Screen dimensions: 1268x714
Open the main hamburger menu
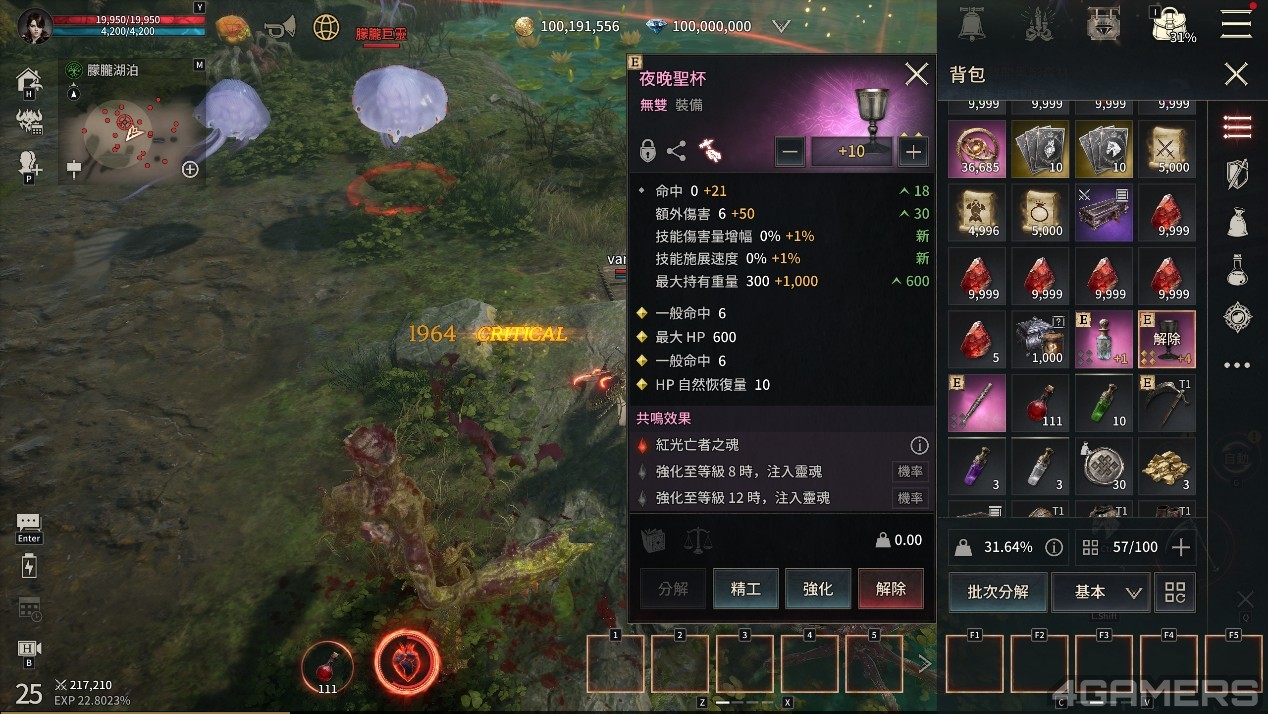[1236, 24]
